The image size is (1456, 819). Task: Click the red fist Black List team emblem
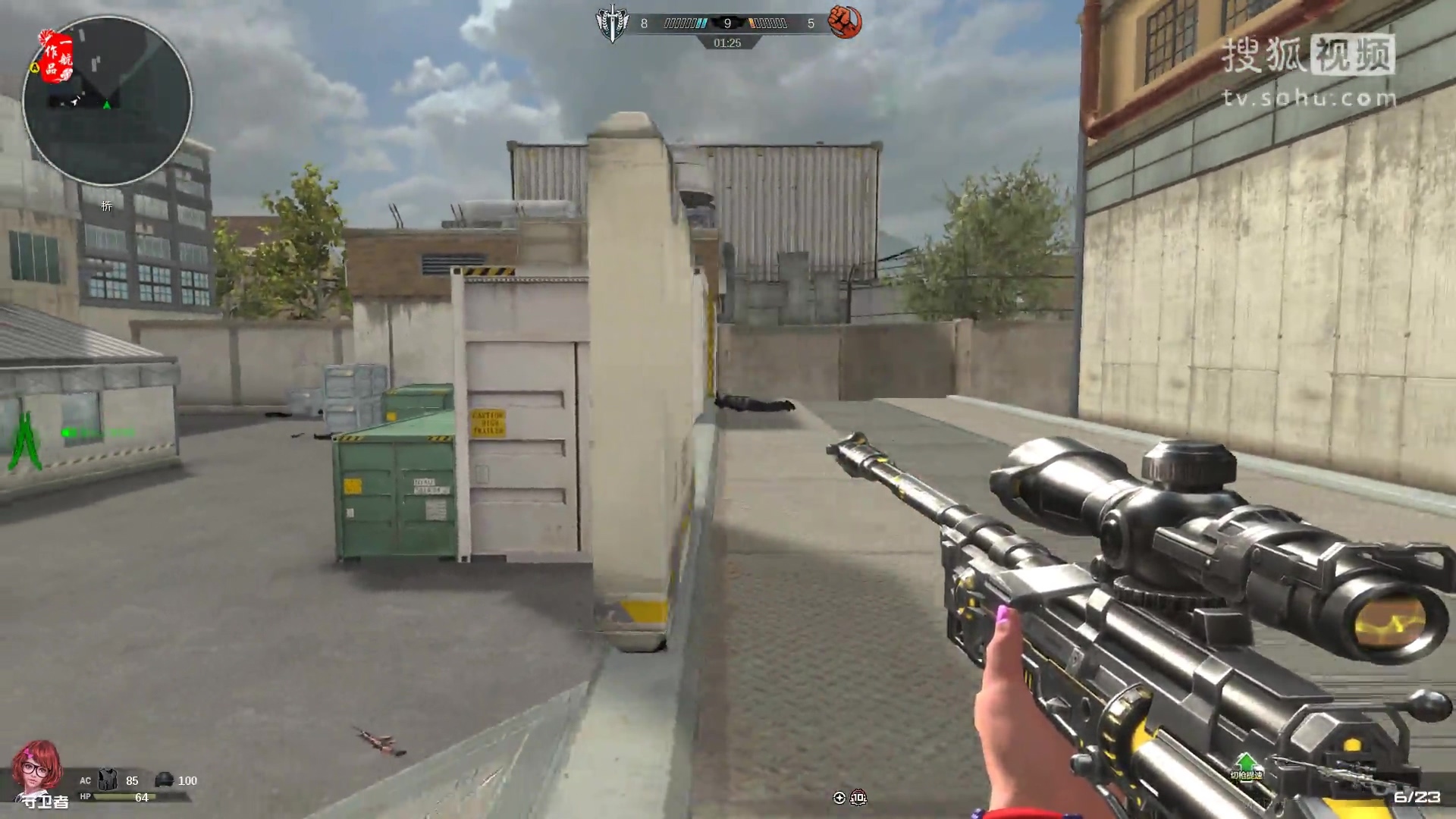point(844,23)
